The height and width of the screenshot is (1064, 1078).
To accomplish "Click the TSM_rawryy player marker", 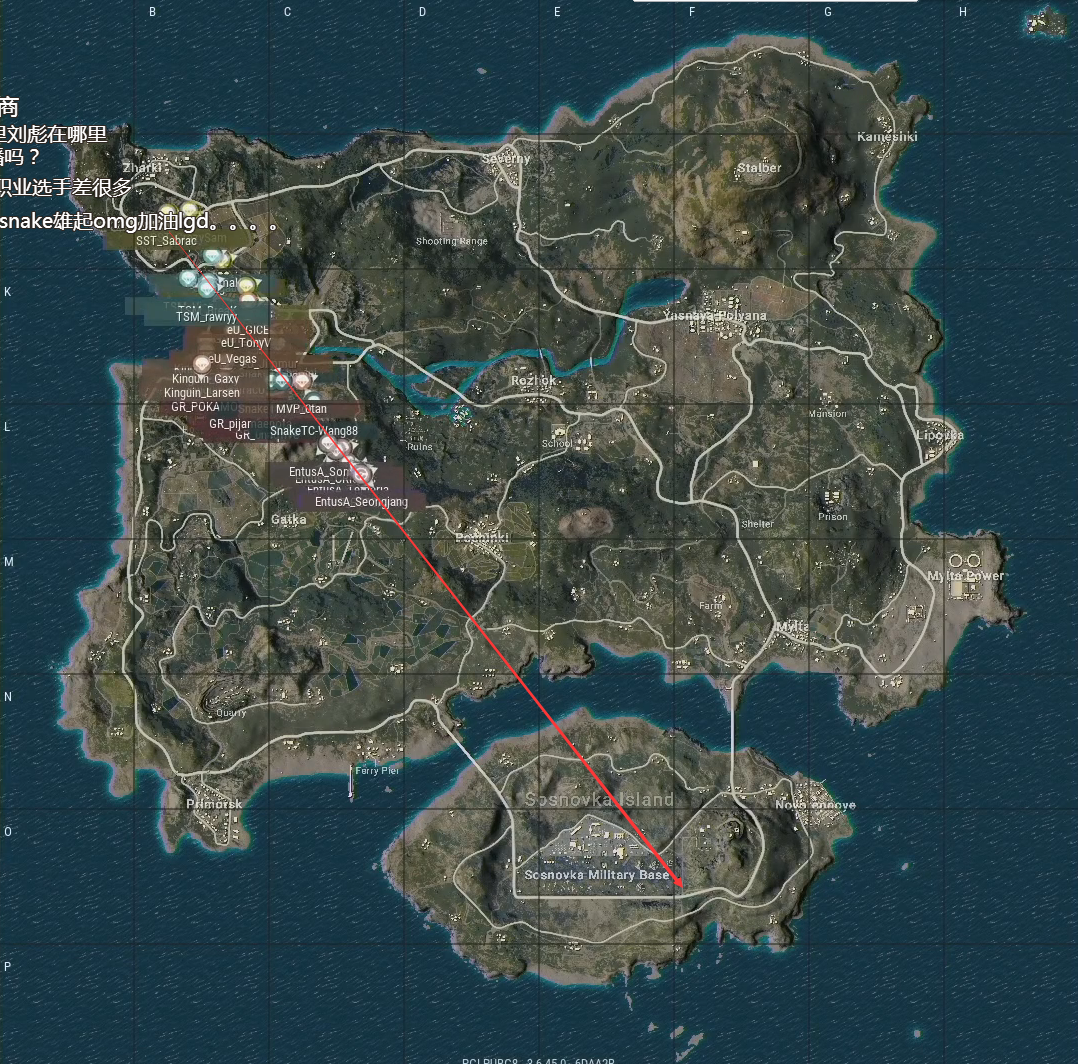I will click(x=206, y=316).
